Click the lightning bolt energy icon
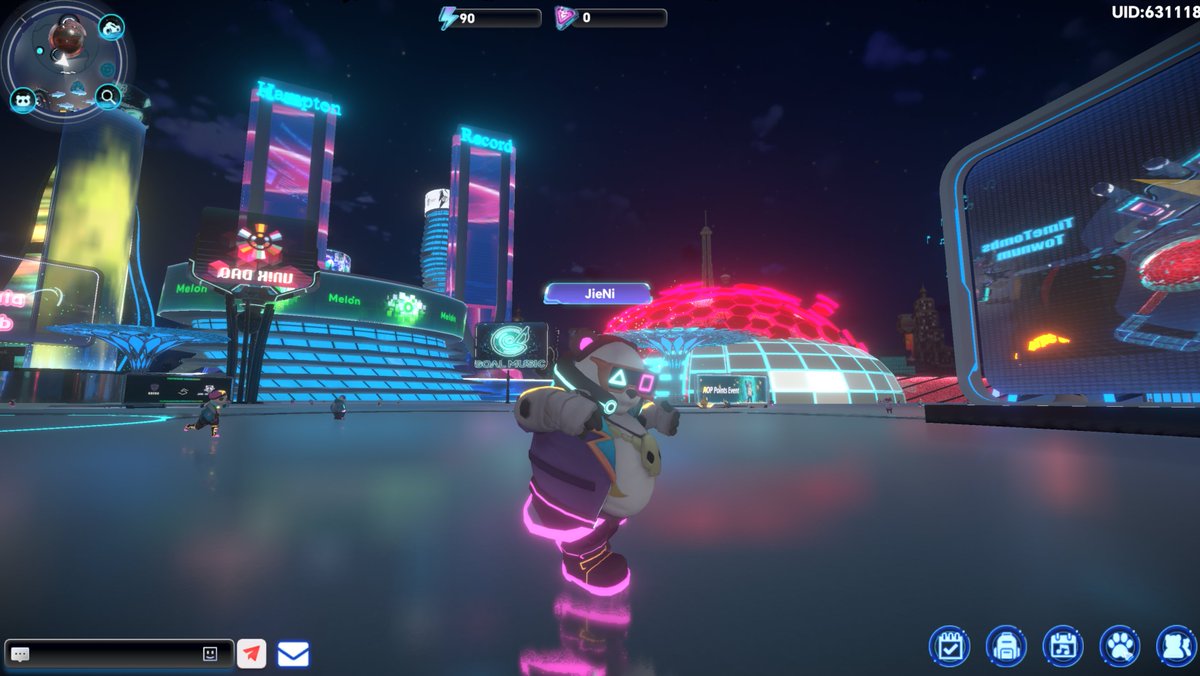 tap(449, 18)
